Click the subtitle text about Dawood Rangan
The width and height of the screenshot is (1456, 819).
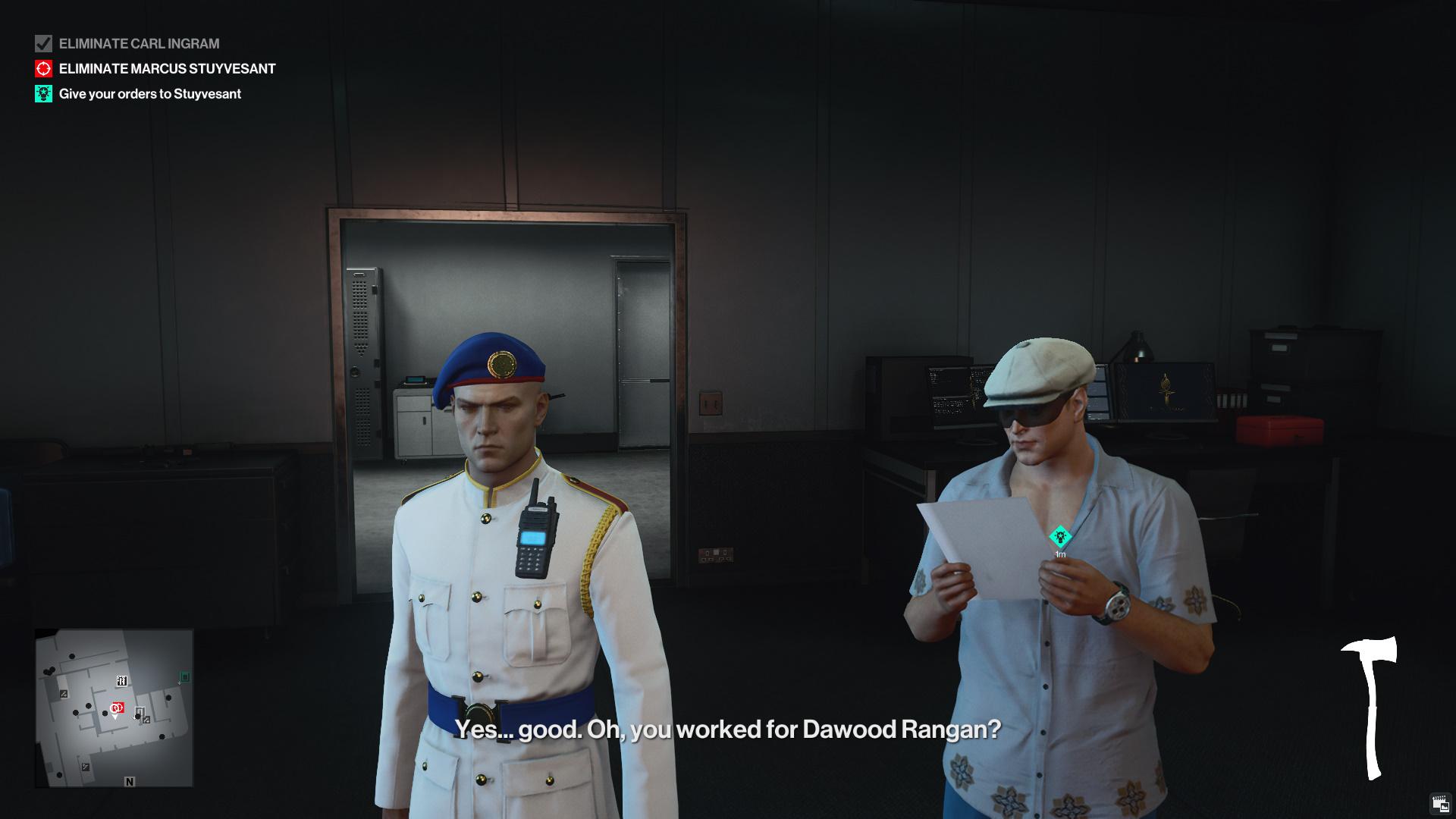coord(728,732)
